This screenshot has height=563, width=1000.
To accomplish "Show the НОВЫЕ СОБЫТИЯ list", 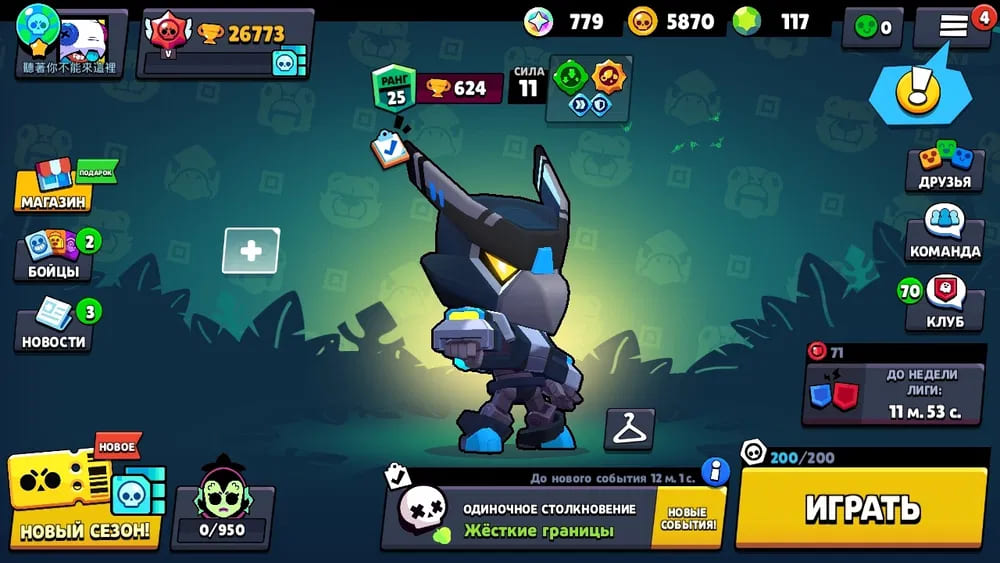I will click(x=690, y=518).
